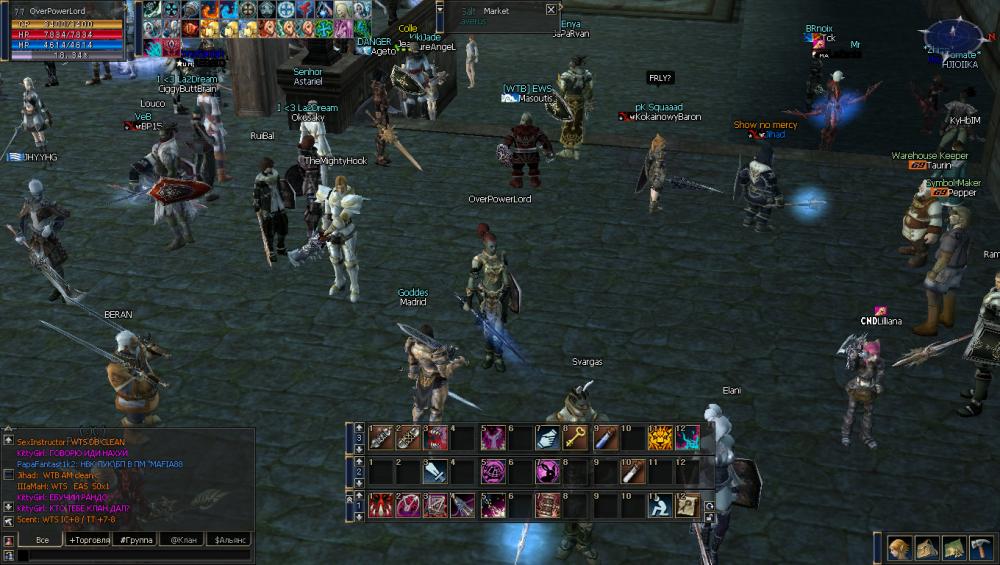Use the scroll item in the hotbar
1000x565 pixels.
[688, 505]
